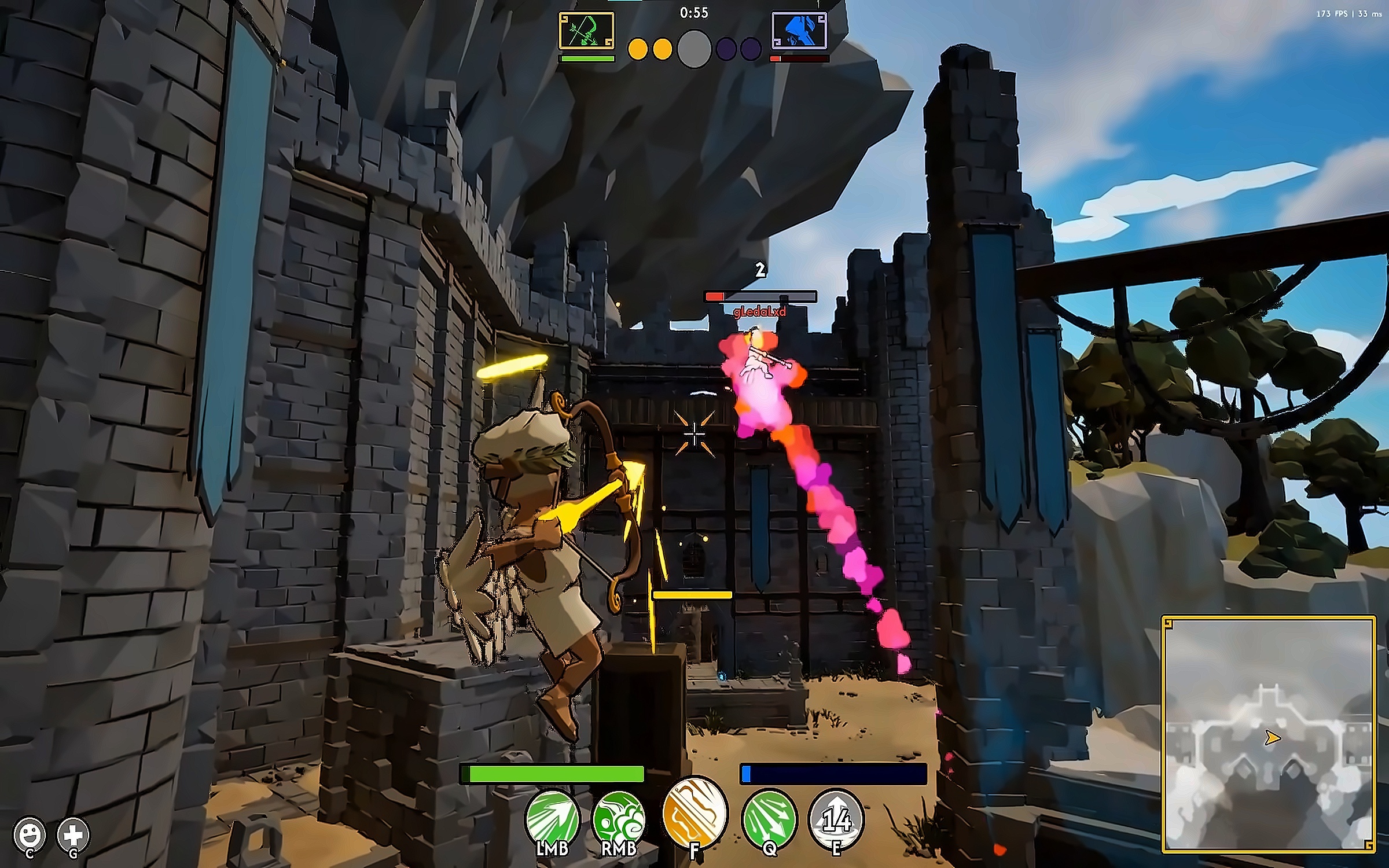The width and height of the screenshot is (1389, 868).
Task: Trigger the golden bow ultimate ability
Action: pyautogui.click(x=694, y=813)
